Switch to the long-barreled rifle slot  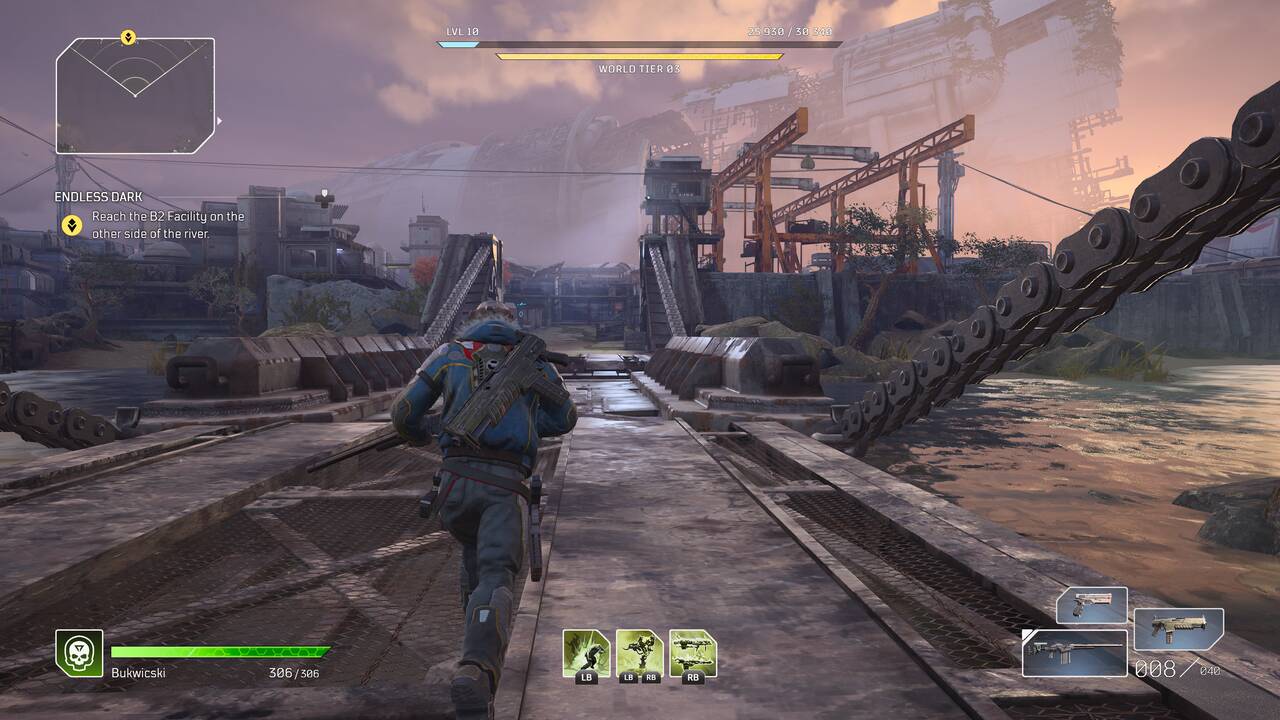pyautogui.click(x=1074, y=652)
